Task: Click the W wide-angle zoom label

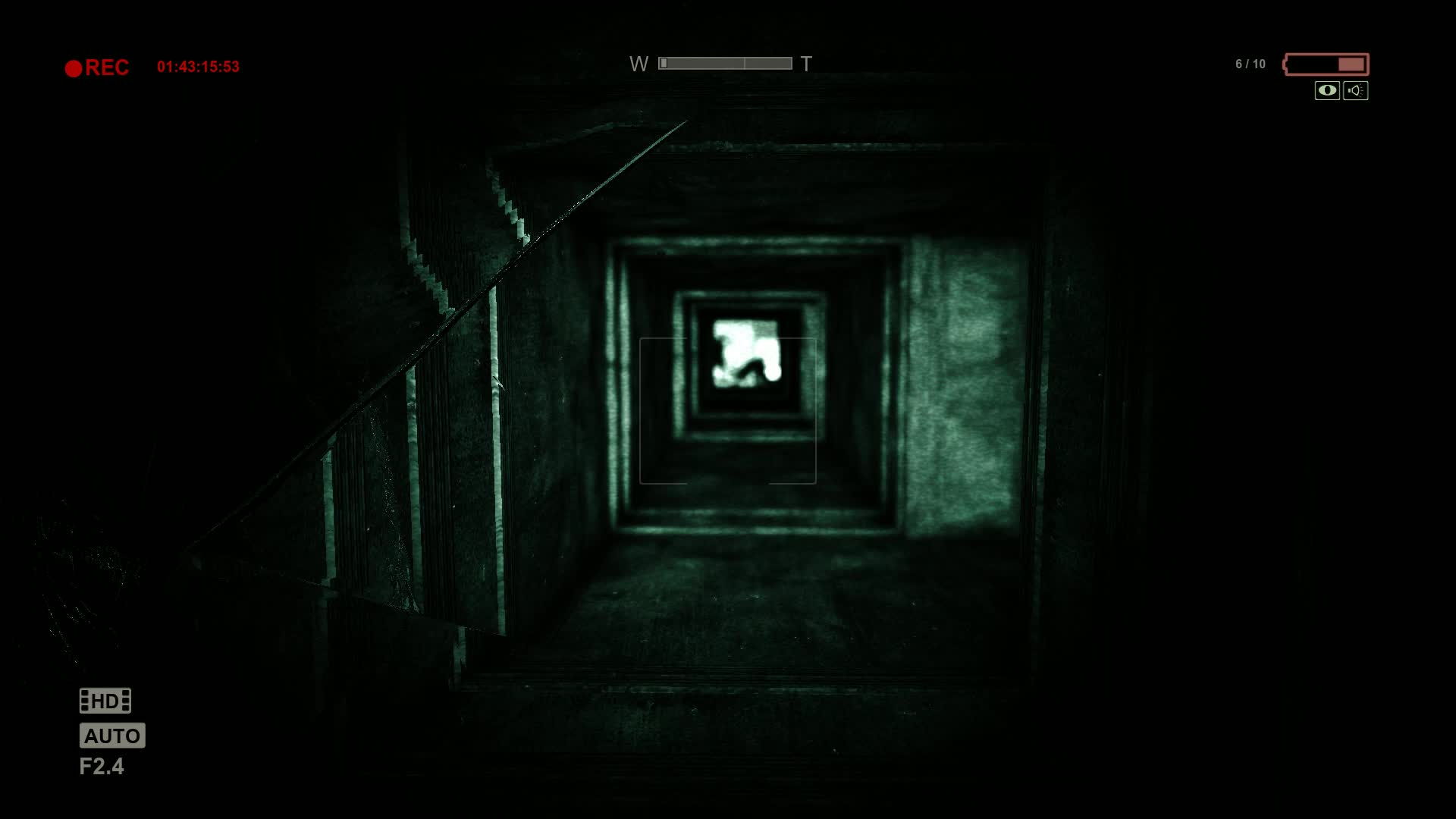Action: pos(639,64)
